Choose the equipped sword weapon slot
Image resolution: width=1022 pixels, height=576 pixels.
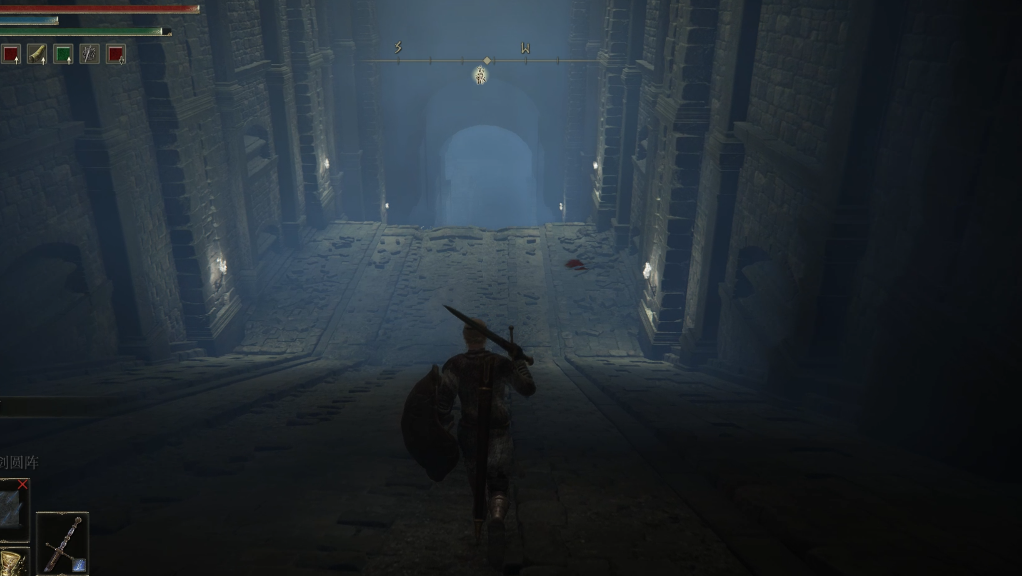coord(62,543)
